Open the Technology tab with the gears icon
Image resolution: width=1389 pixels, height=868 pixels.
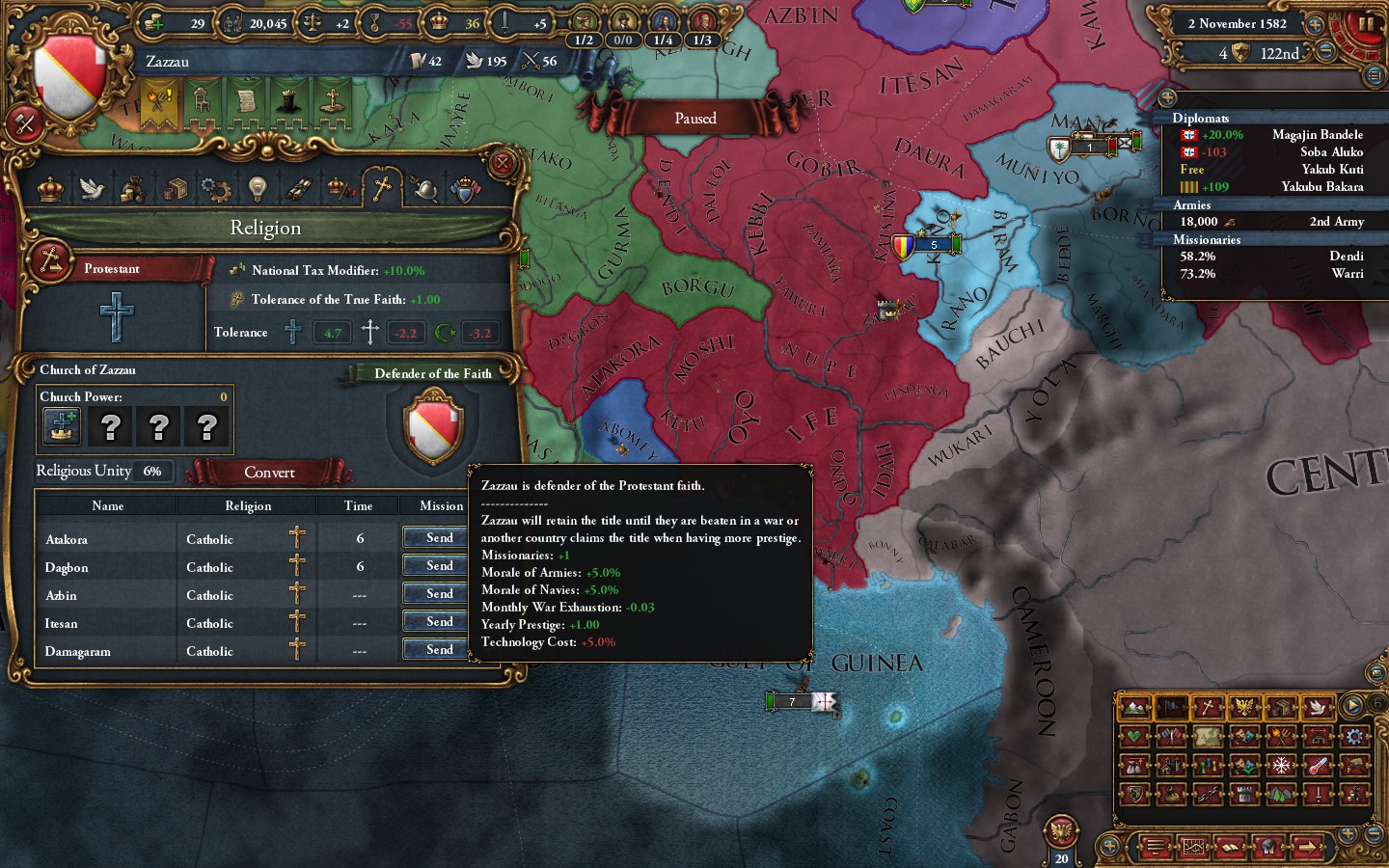click(215, 190)
